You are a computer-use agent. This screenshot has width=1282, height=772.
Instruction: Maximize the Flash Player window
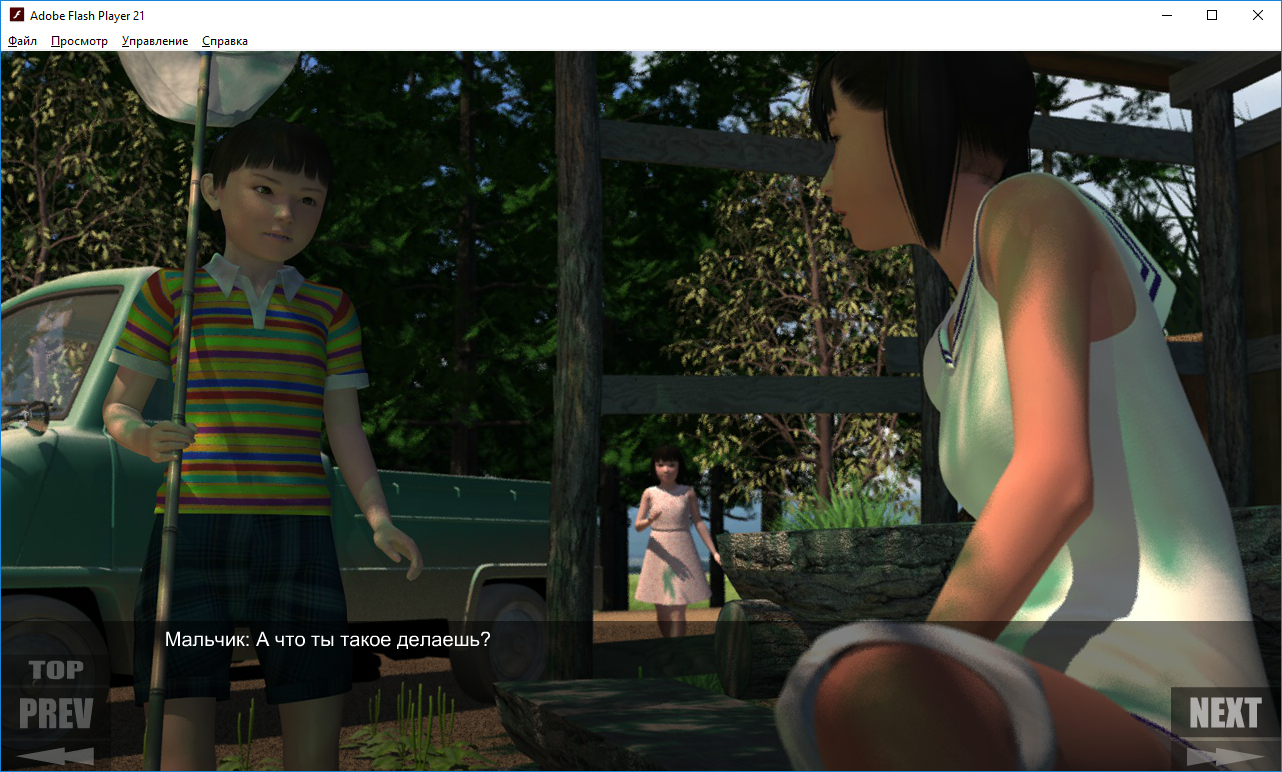point(1212,15)
